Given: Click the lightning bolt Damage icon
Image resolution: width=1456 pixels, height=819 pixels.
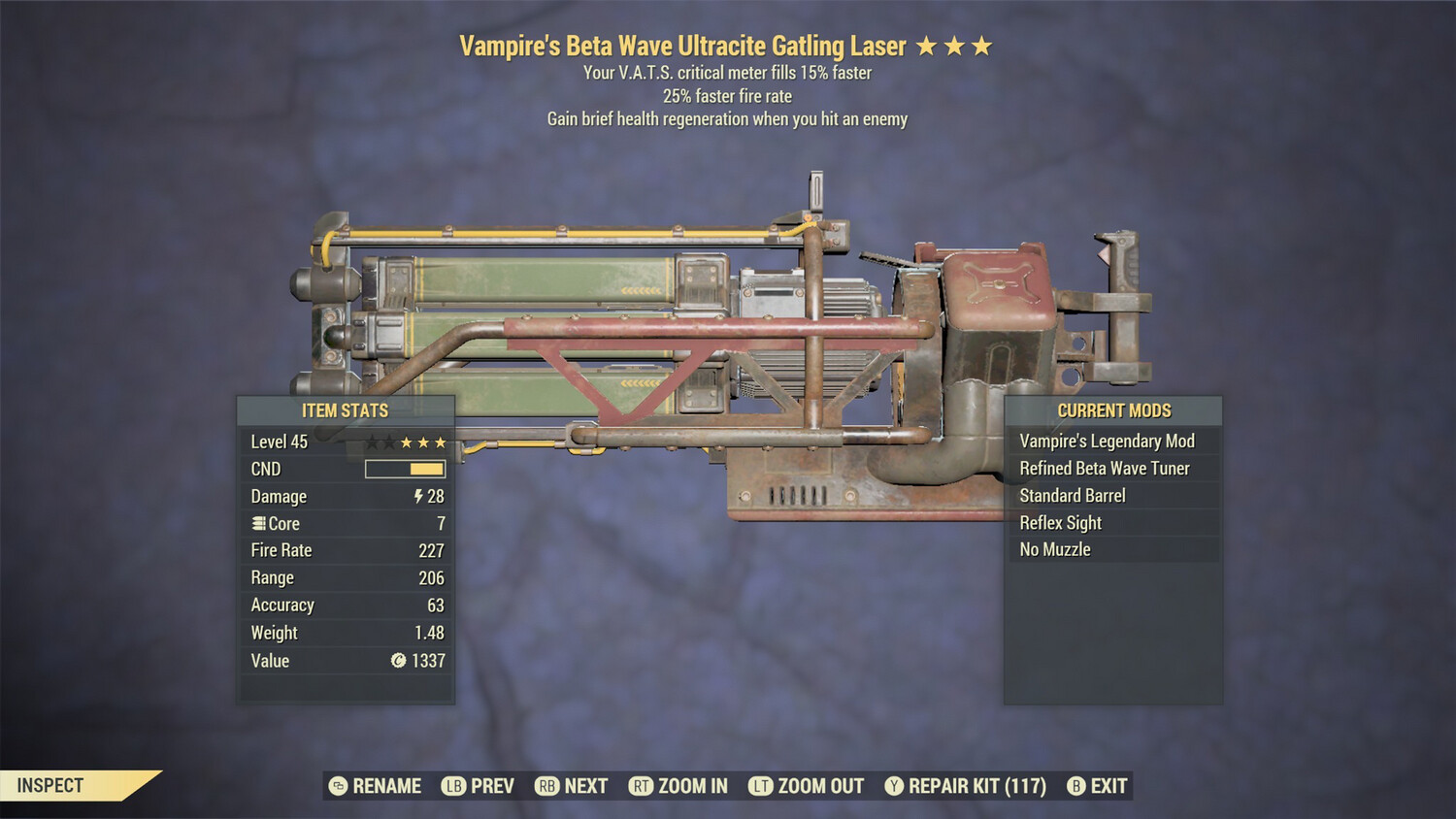Looking at the screenshot, I should pyautogui.click(x=417, y=497).
